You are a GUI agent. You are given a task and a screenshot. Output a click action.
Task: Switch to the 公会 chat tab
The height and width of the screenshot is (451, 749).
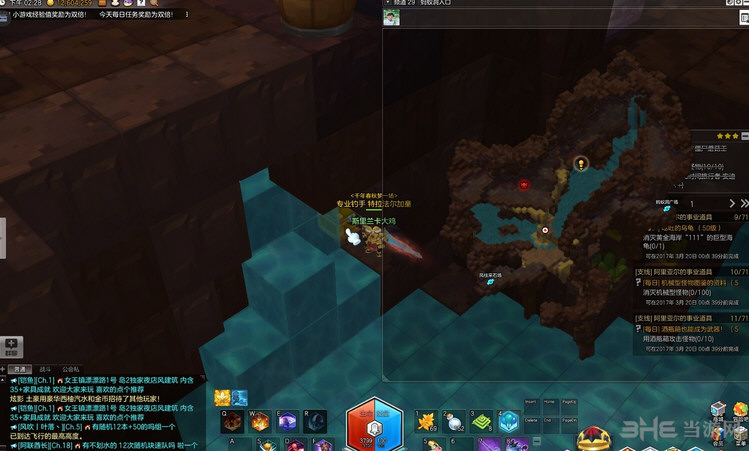(x=71, y=369)
